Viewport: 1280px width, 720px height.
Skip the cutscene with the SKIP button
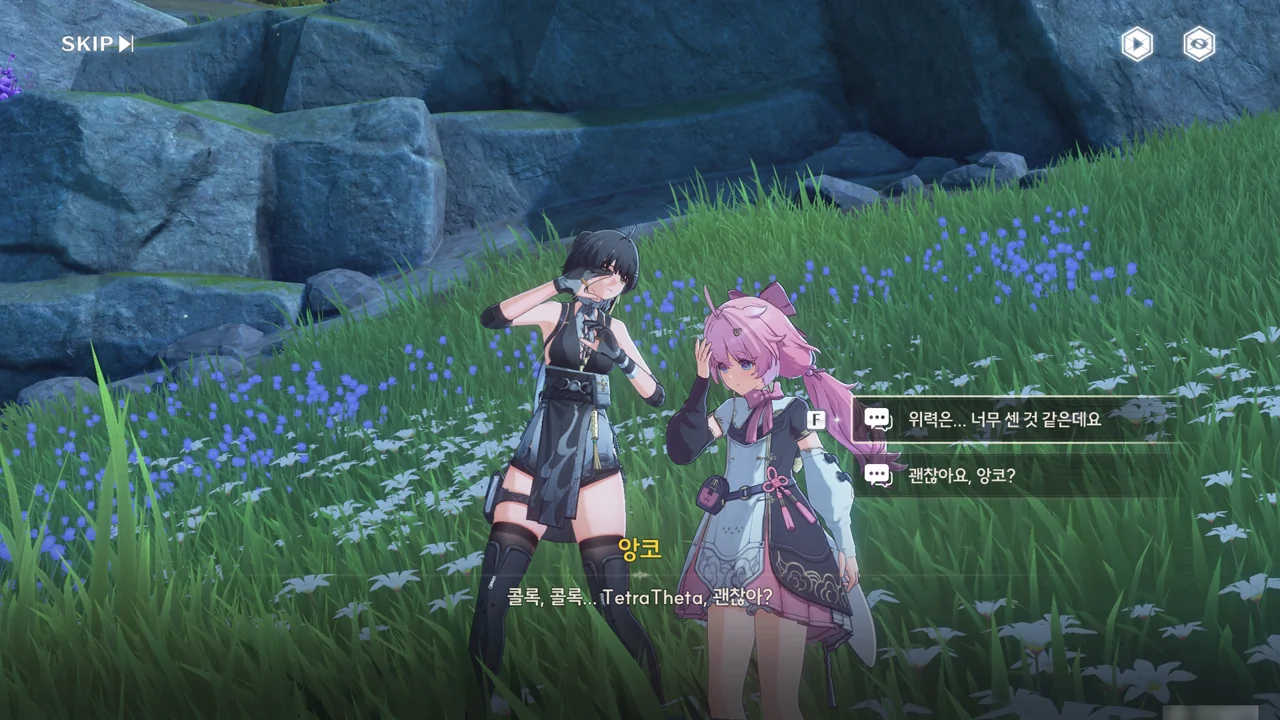[97, 44]
